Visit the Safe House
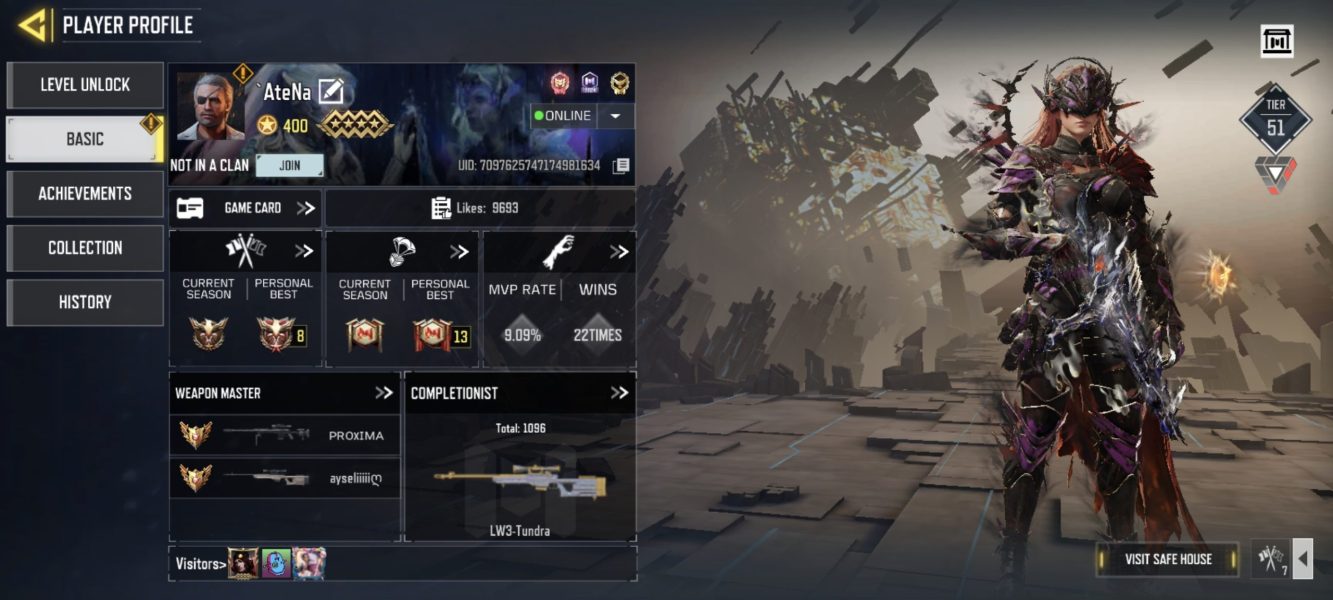Image resolution: width=1333 pixels, height=600 pixels. pyautogui.click(x=1167, y=559)
